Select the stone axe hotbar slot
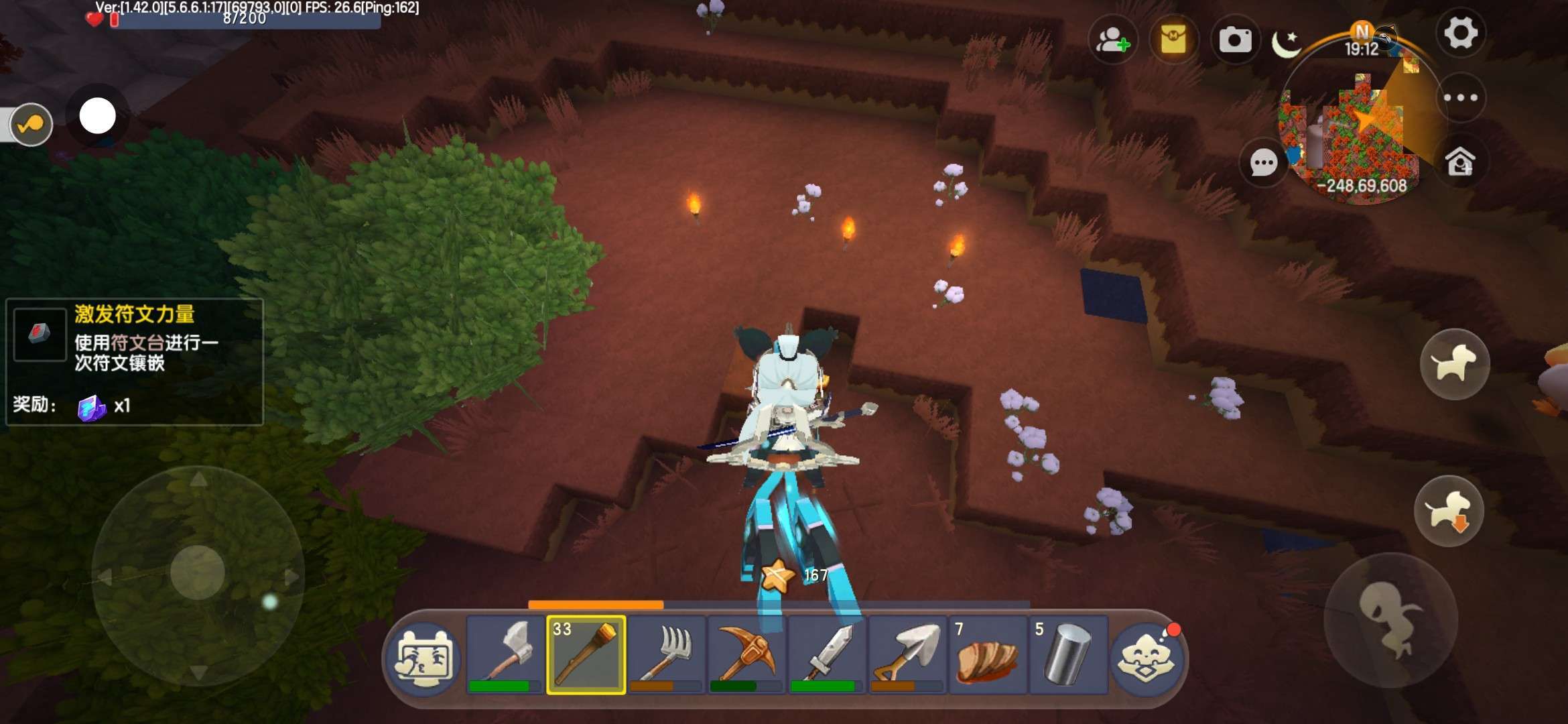This screenshot has height=724, width=1568. pyautogui.click(x=506, y=655)
